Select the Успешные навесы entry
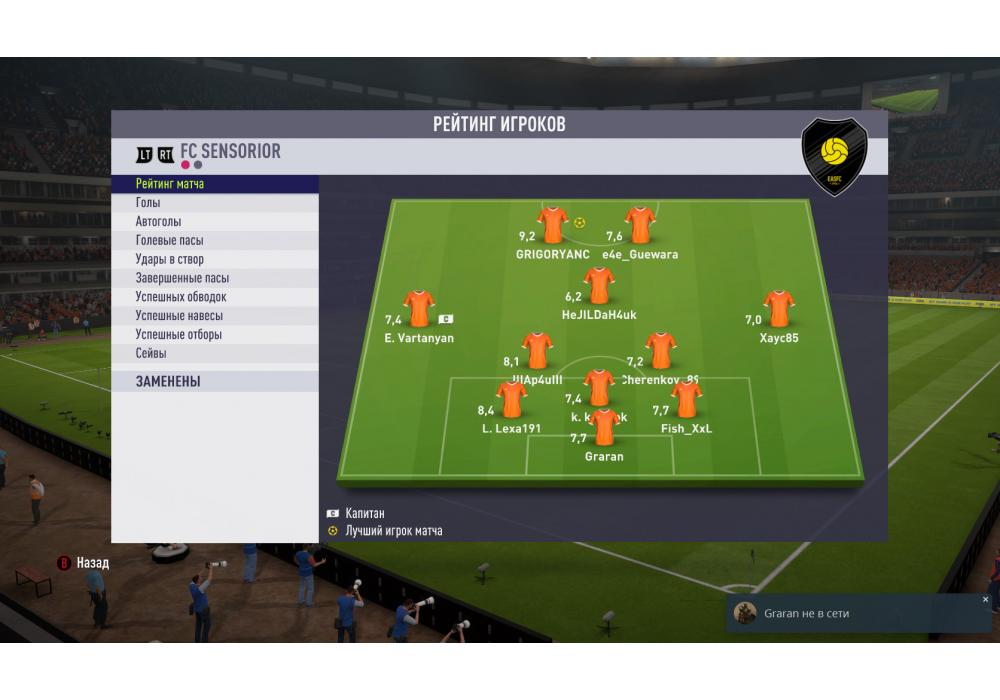Image resolution: width=1000 pixels, height=700 pixels. click(x=215, y=316)
